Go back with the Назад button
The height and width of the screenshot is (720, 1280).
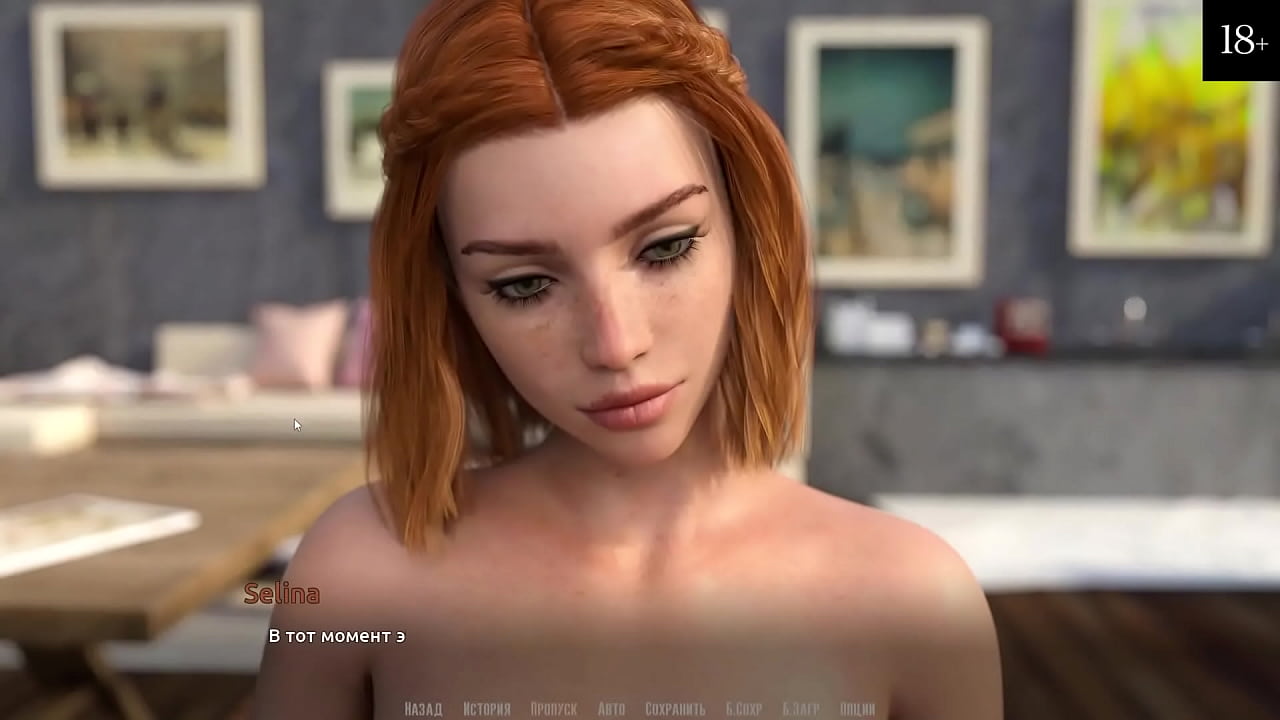click(x=423, y=709)
